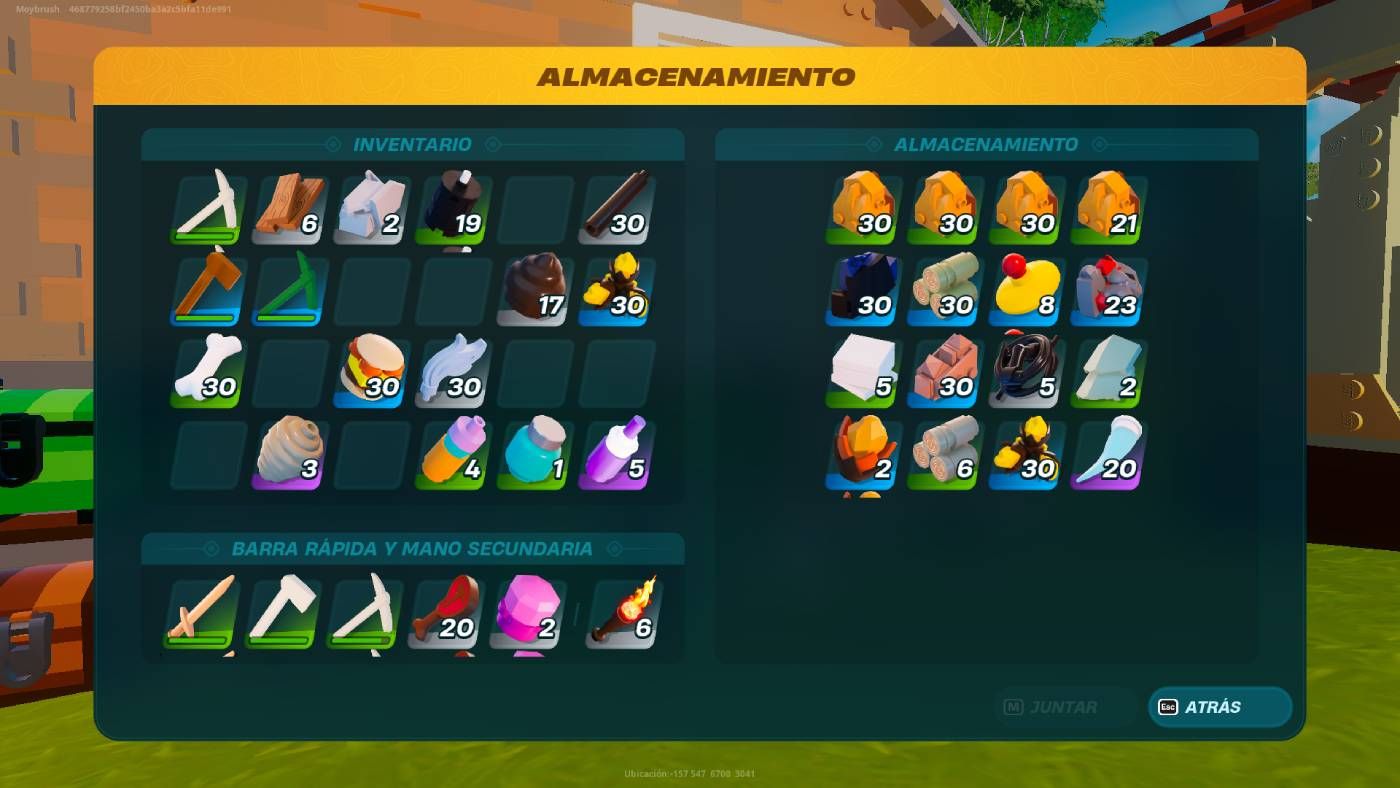
Task: Click the INVENTARIO section header
Action: click(x=412, y=144)
